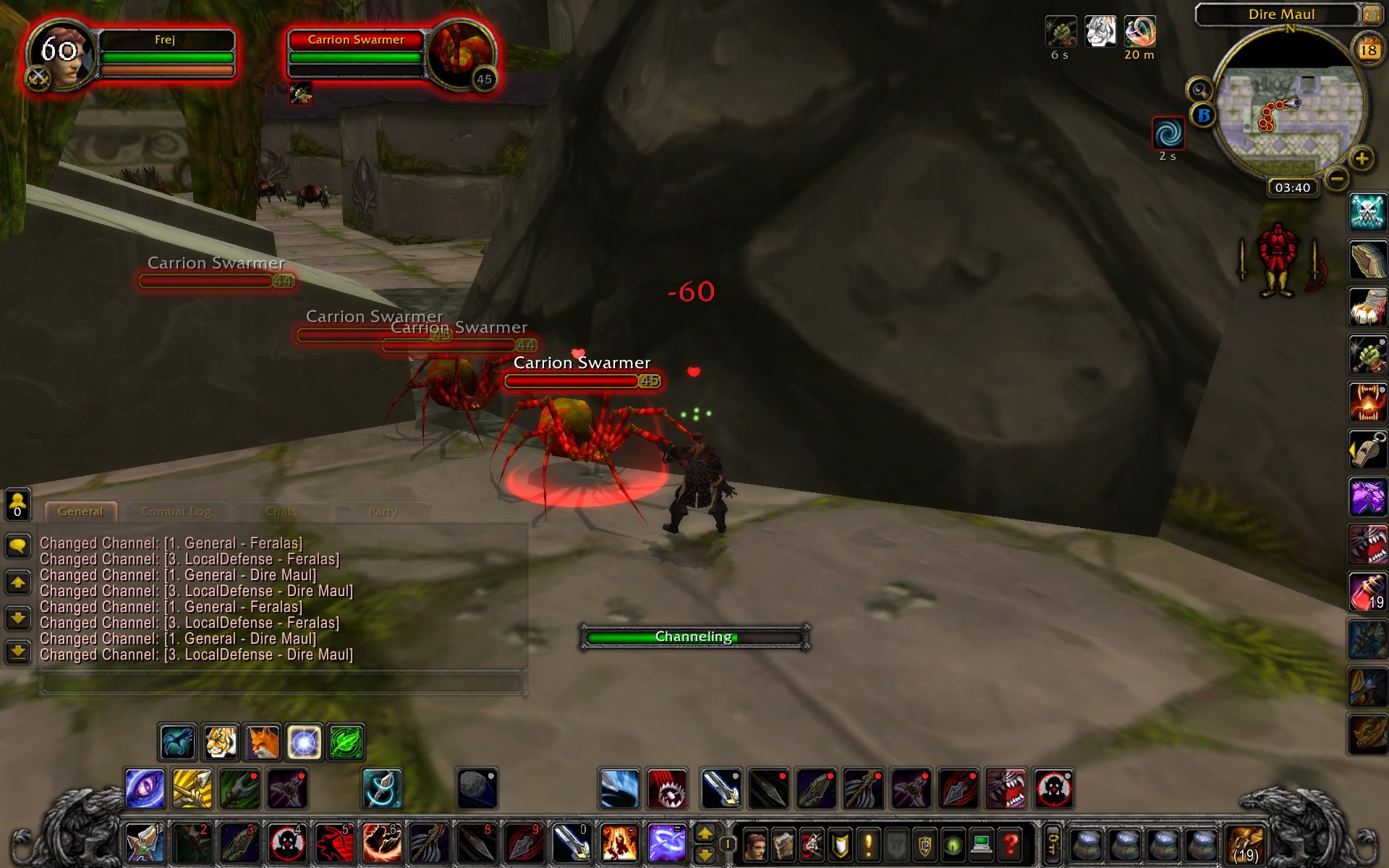Open the chat menu speech bubble button
Viewport: 1389px width, 868px height.
18,543
